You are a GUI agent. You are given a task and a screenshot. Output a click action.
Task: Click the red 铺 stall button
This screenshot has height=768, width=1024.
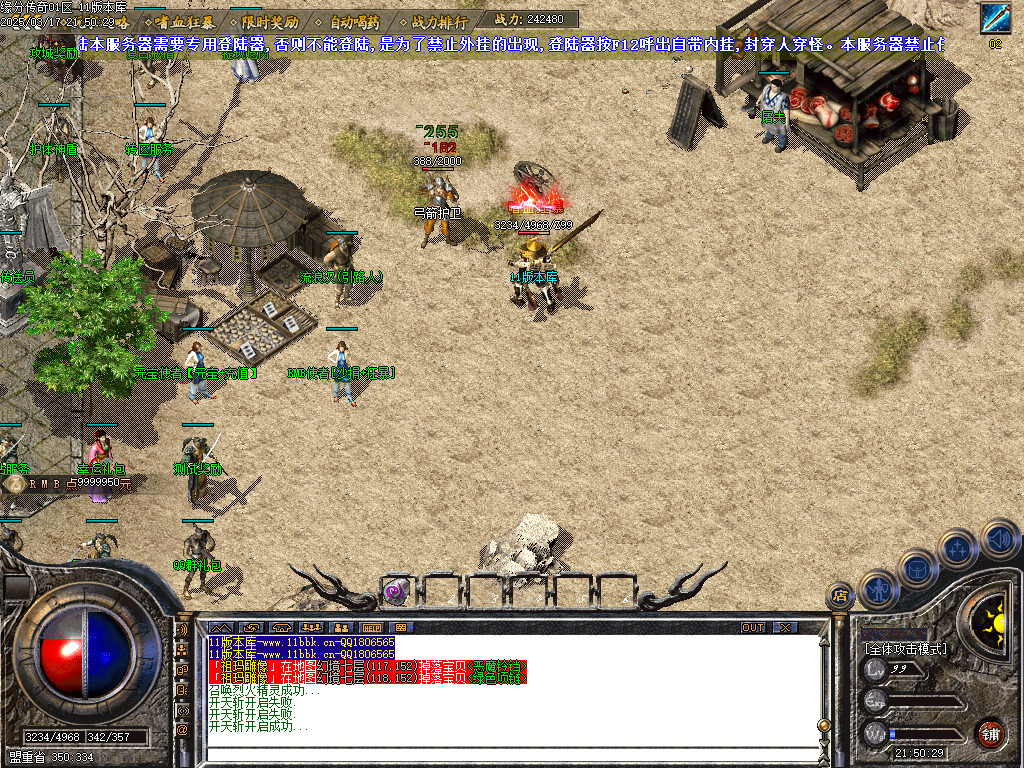[991, 733]
